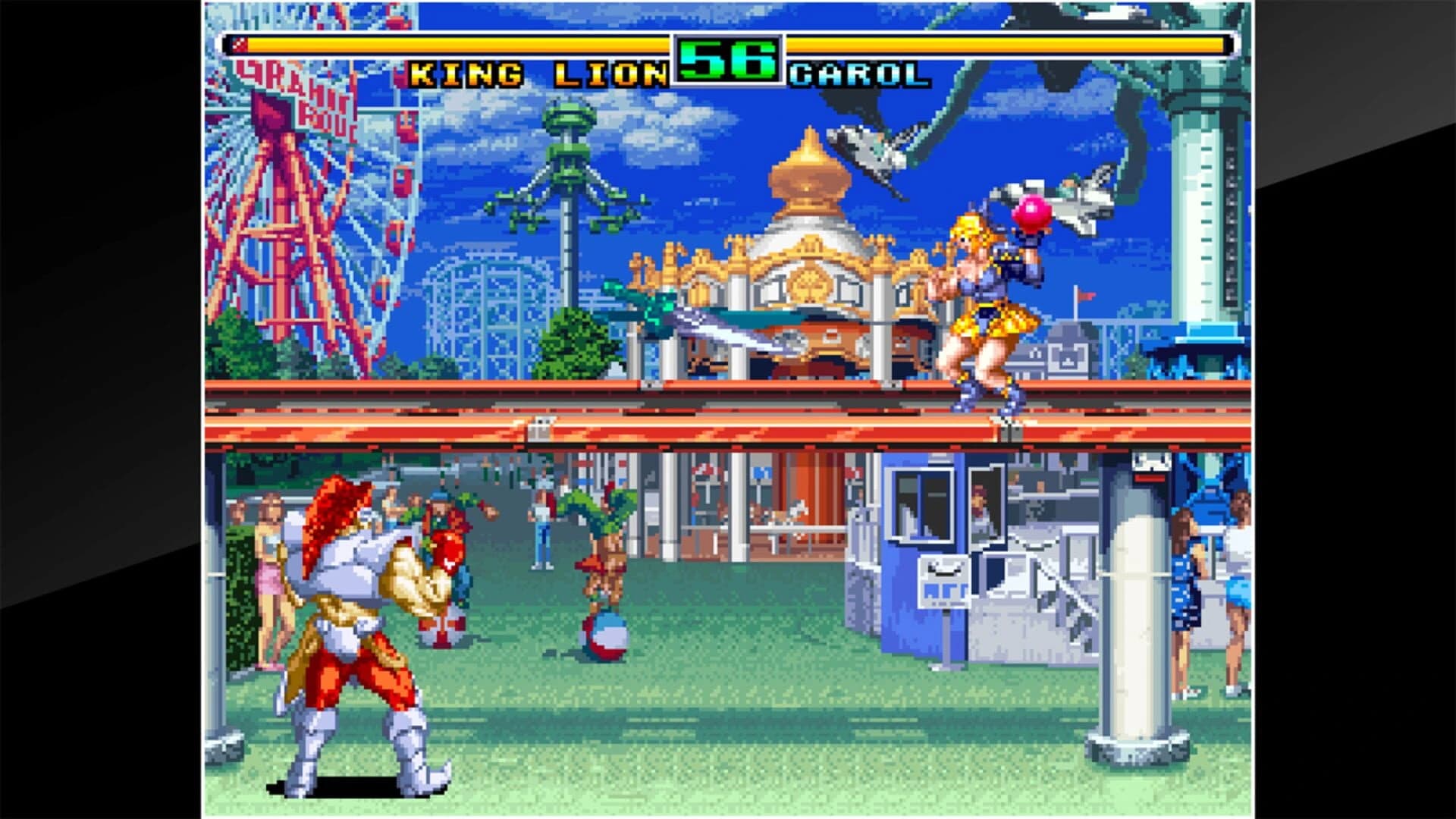Viewport: 1456px width, 819px height.
Task: Expand the blue ticket booth window
Action: point(920,504)
